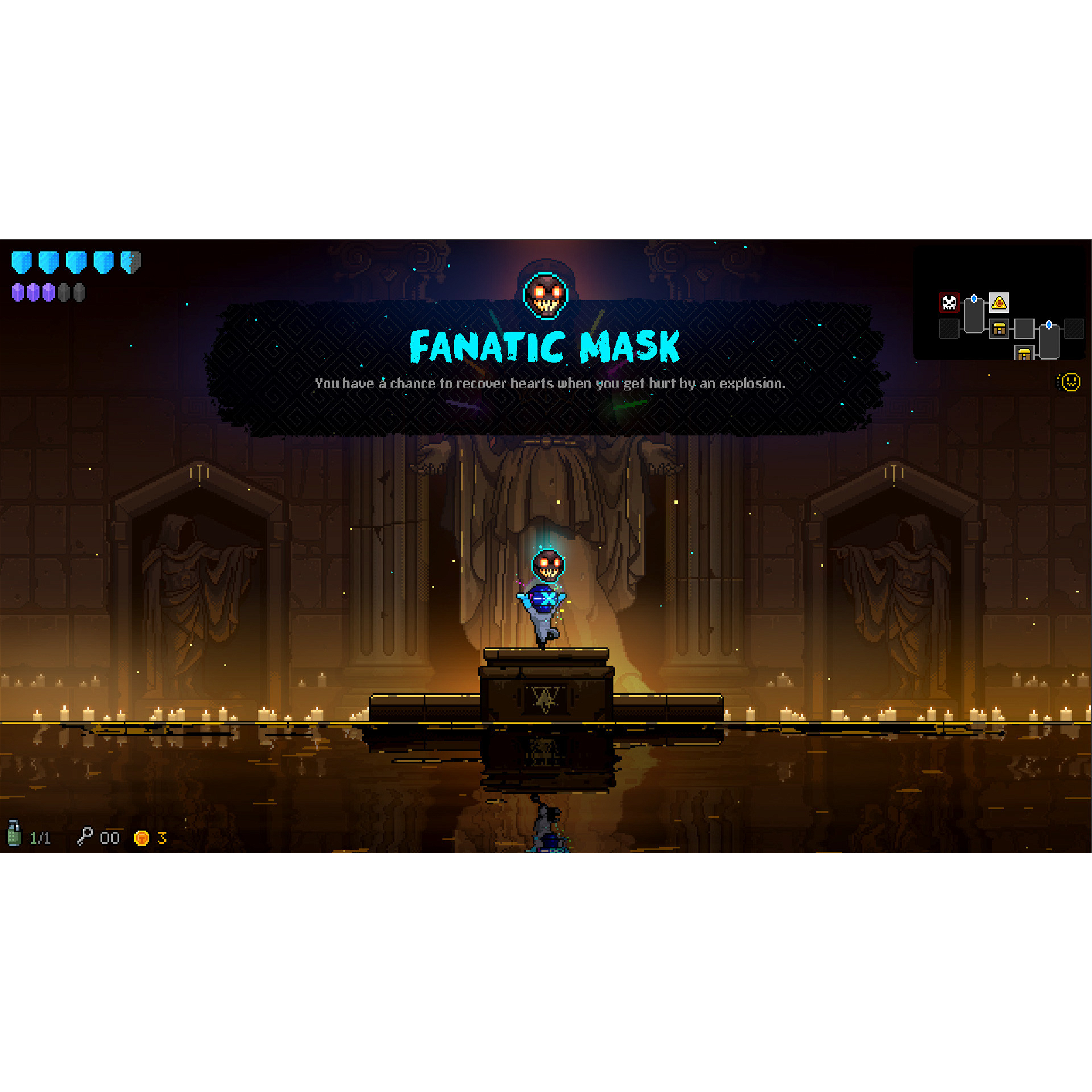Select the skull boss room marker
The image size is (1092, 1092).
pyautogui.click(x=949, y=302)
